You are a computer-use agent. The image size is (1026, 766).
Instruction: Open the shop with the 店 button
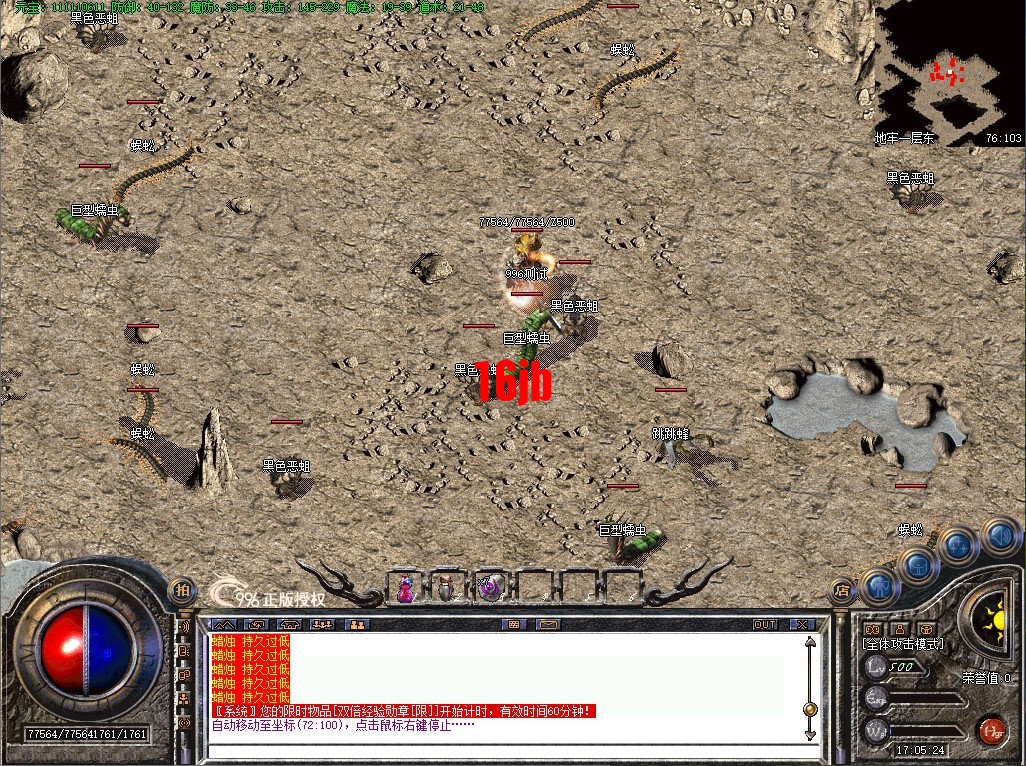tap(843, 590)
